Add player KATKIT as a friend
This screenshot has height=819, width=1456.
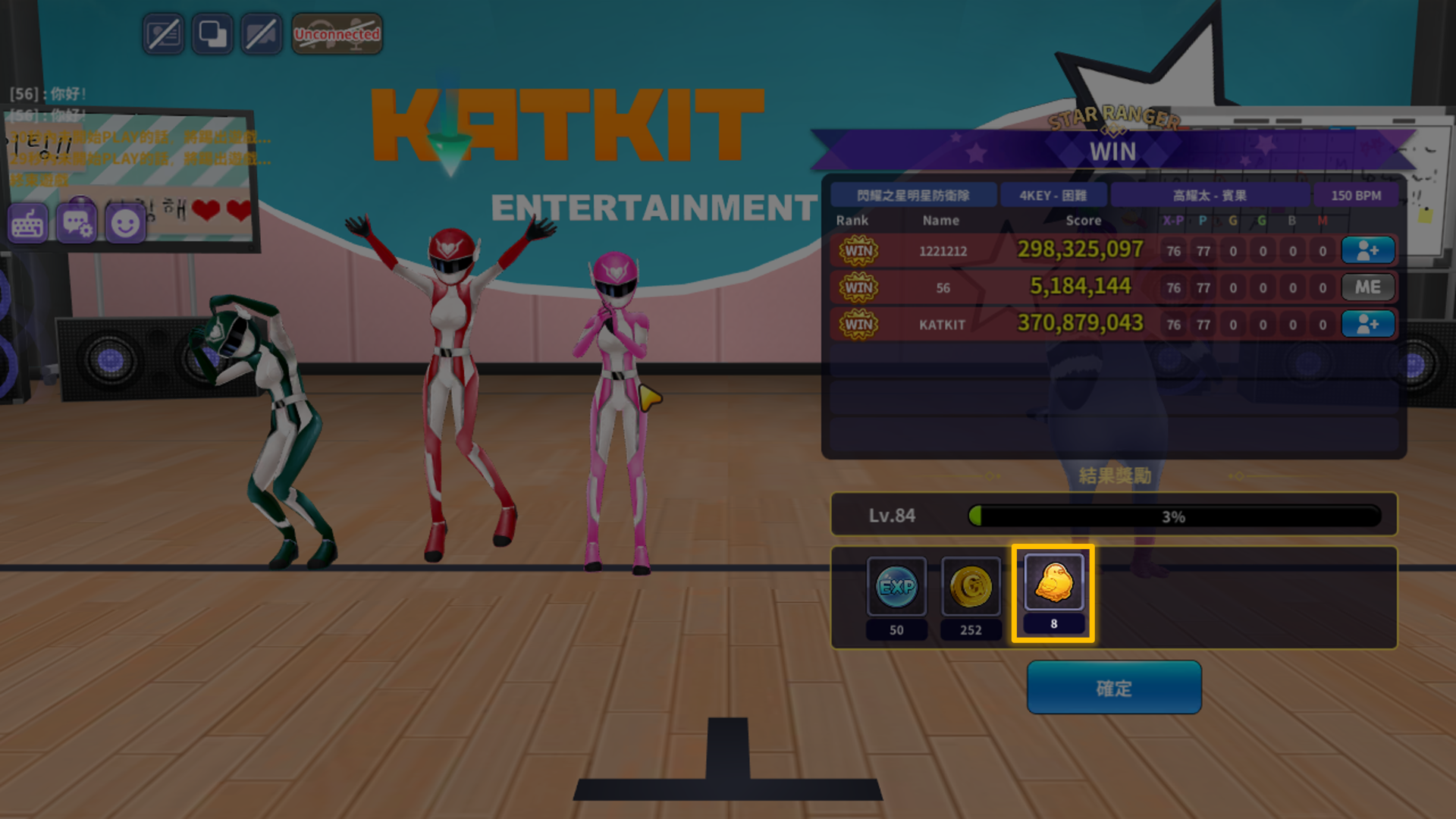click(x=1367, y=325)
